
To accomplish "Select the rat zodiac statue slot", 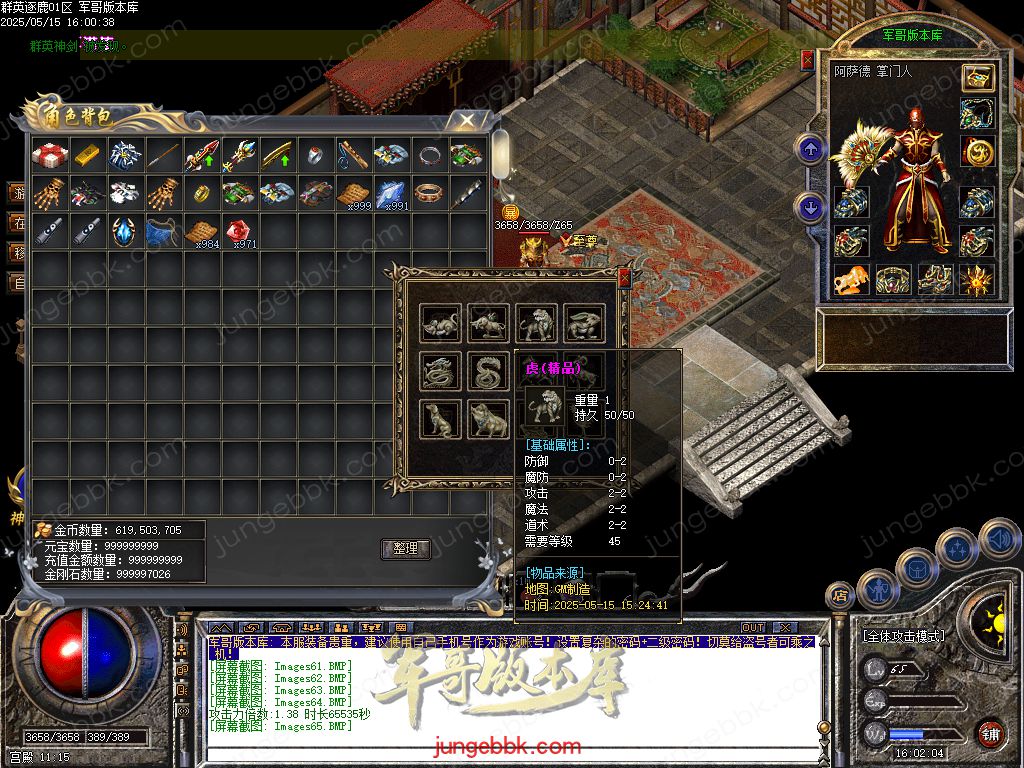I will 440,322.
